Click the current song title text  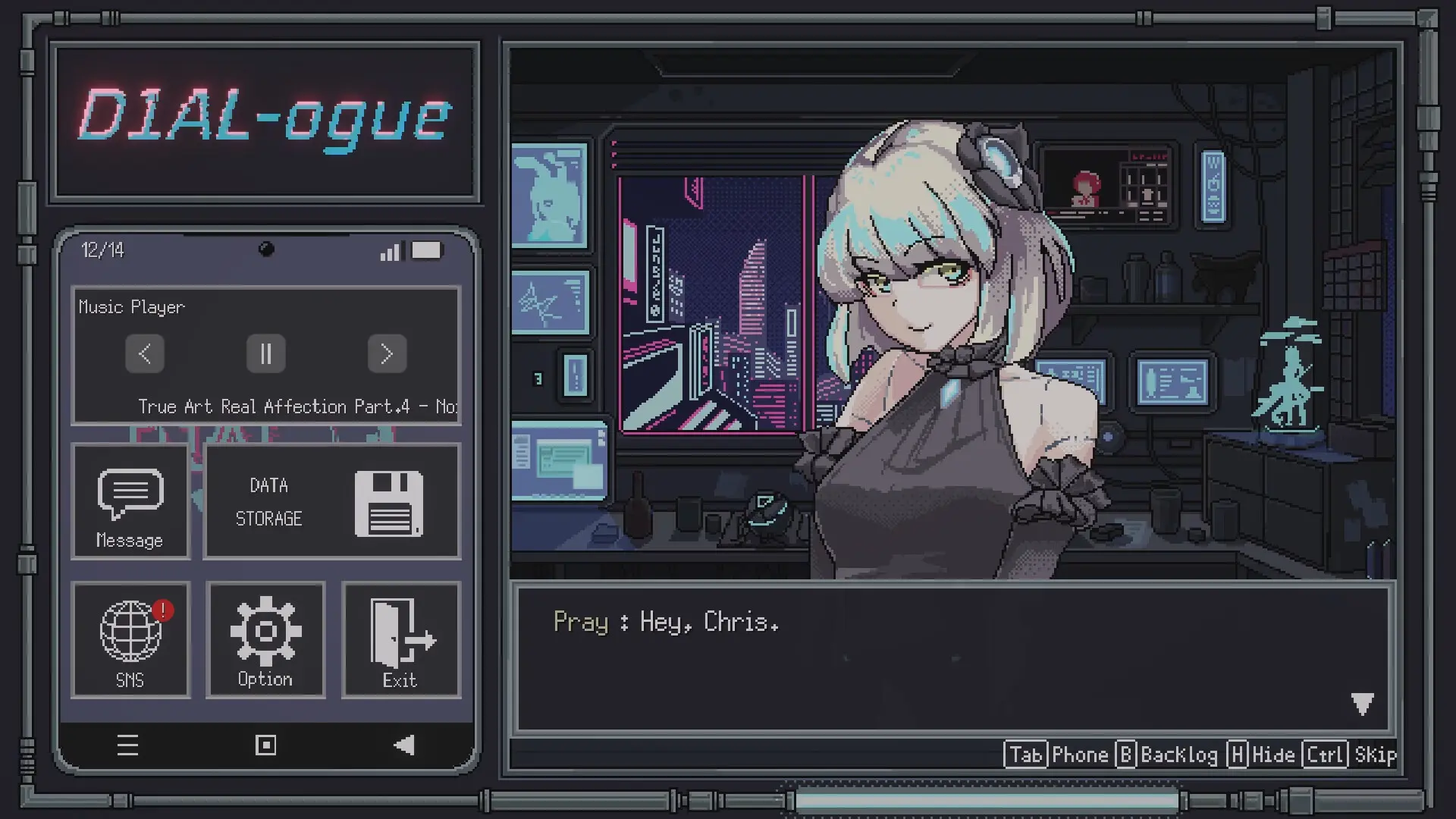298,406
